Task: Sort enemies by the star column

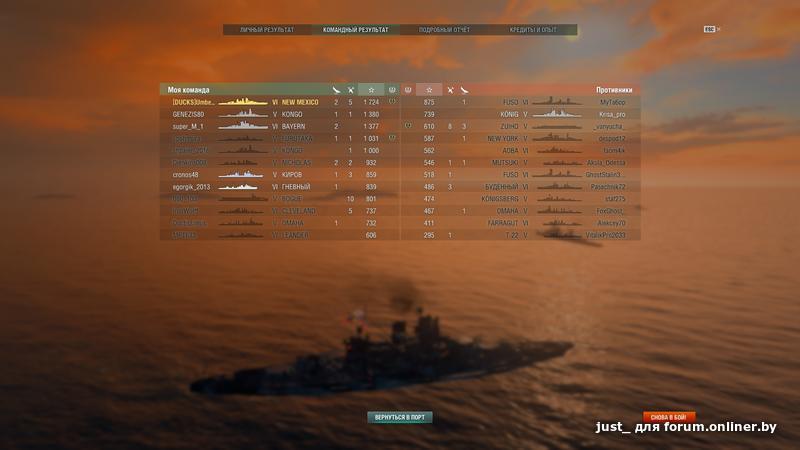Action: [429, 90]
